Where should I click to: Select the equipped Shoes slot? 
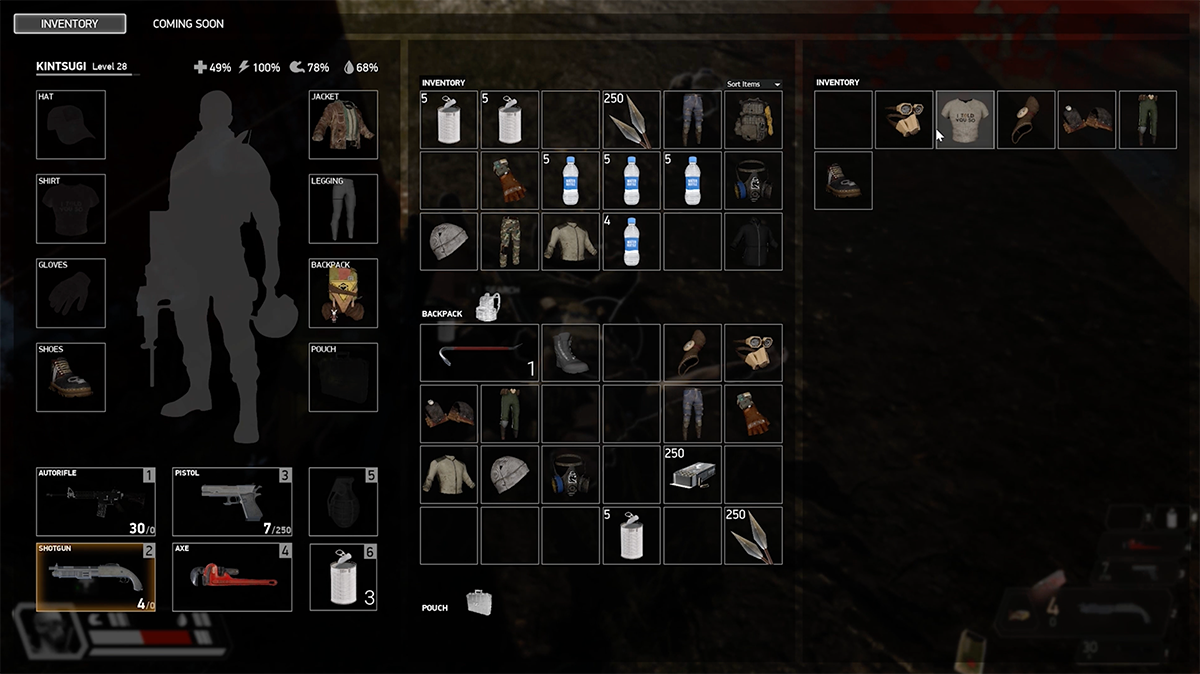(x=70, y=378)
